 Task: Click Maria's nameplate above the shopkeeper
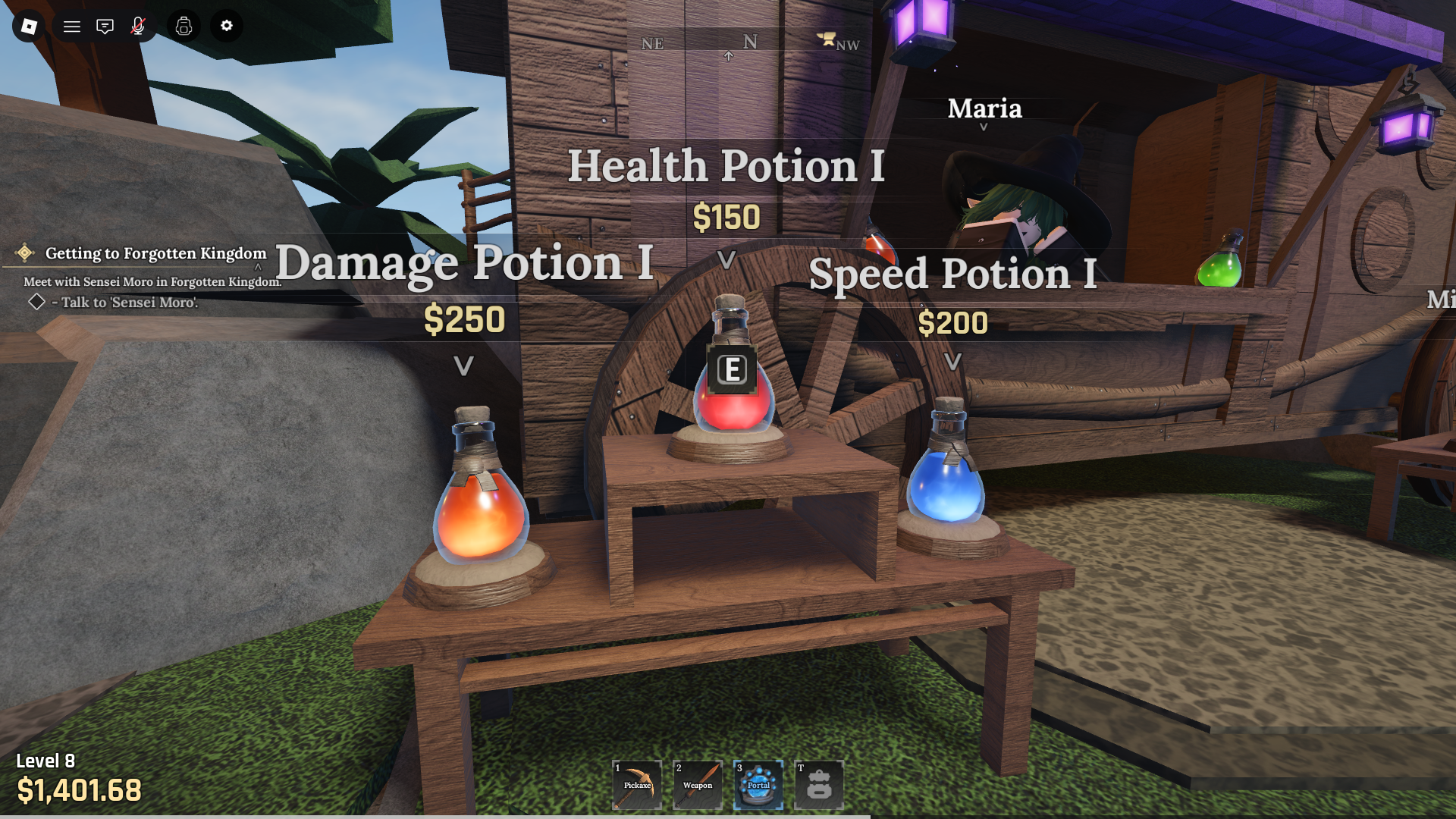(x=984, y=110)
